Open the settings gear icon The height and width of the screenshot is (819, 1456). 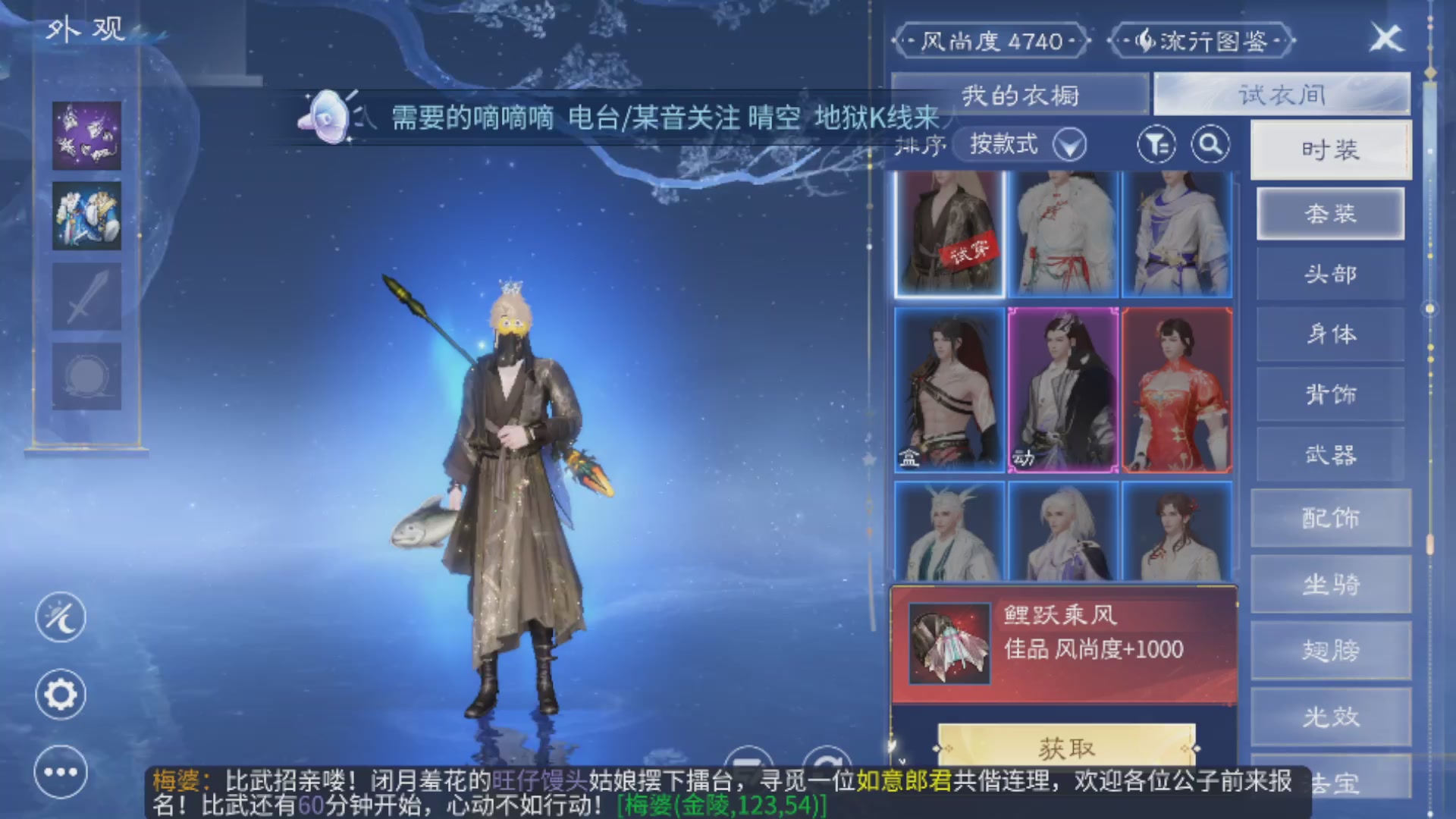click(61, 694)
